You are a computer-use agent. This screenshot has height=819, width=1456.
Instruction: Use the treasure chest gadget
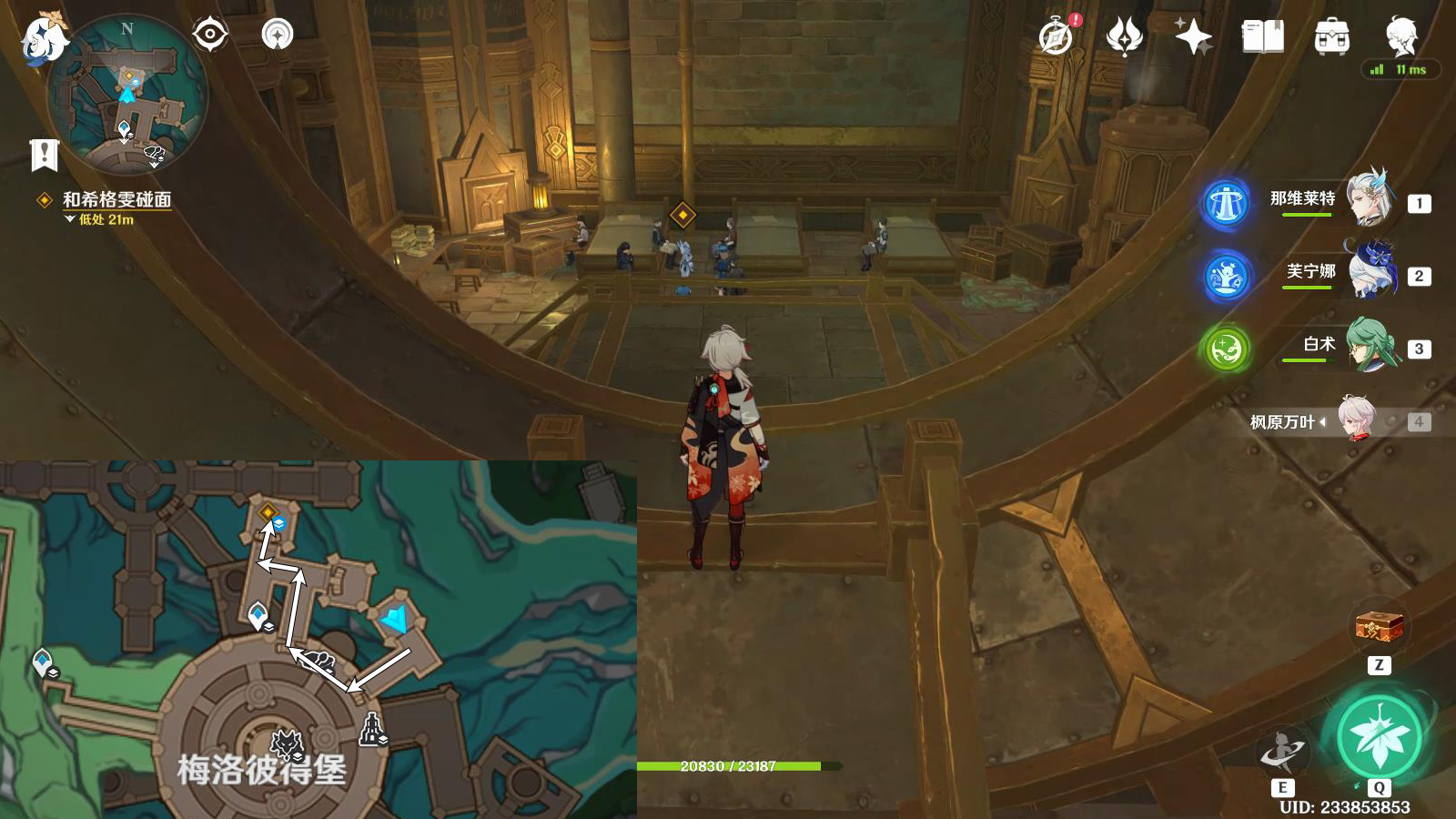1380,627
